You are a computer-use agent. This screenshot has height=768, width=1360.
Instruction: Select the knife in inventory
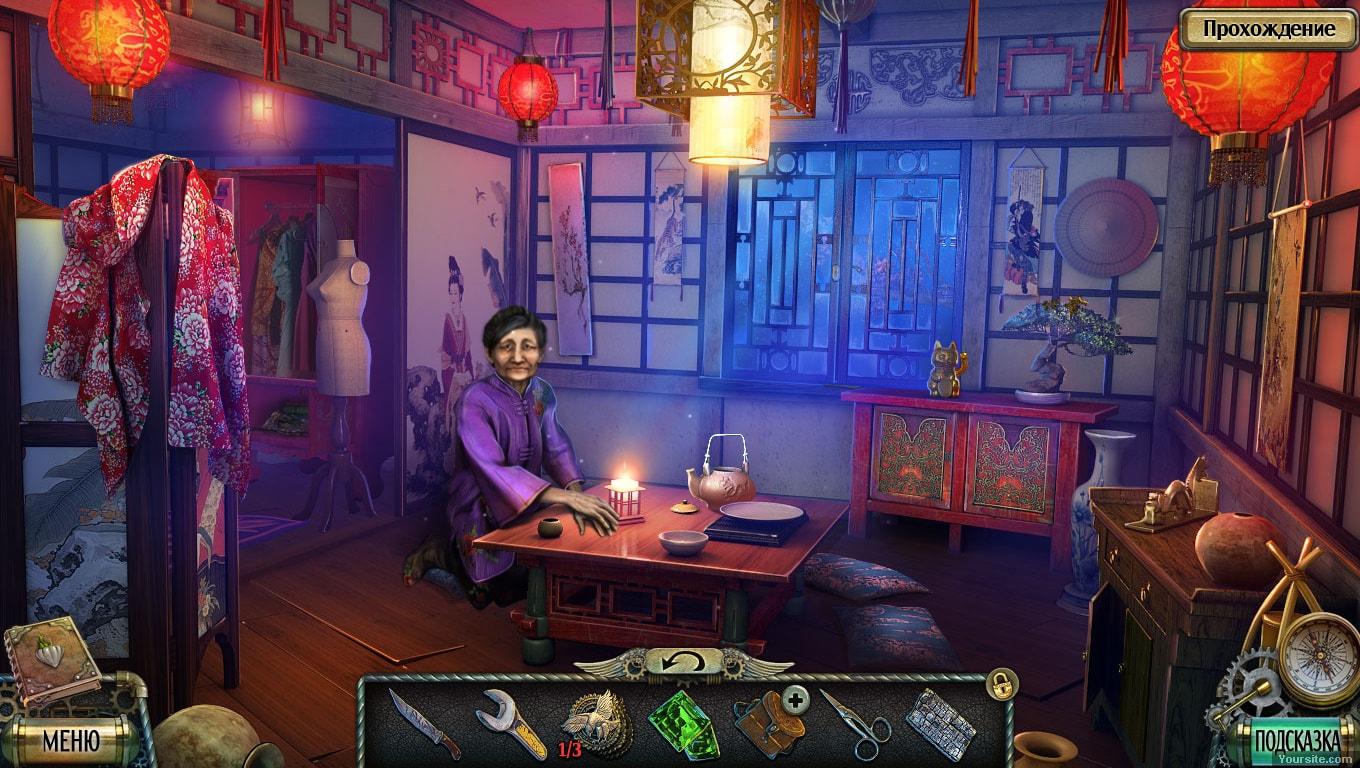424,723
